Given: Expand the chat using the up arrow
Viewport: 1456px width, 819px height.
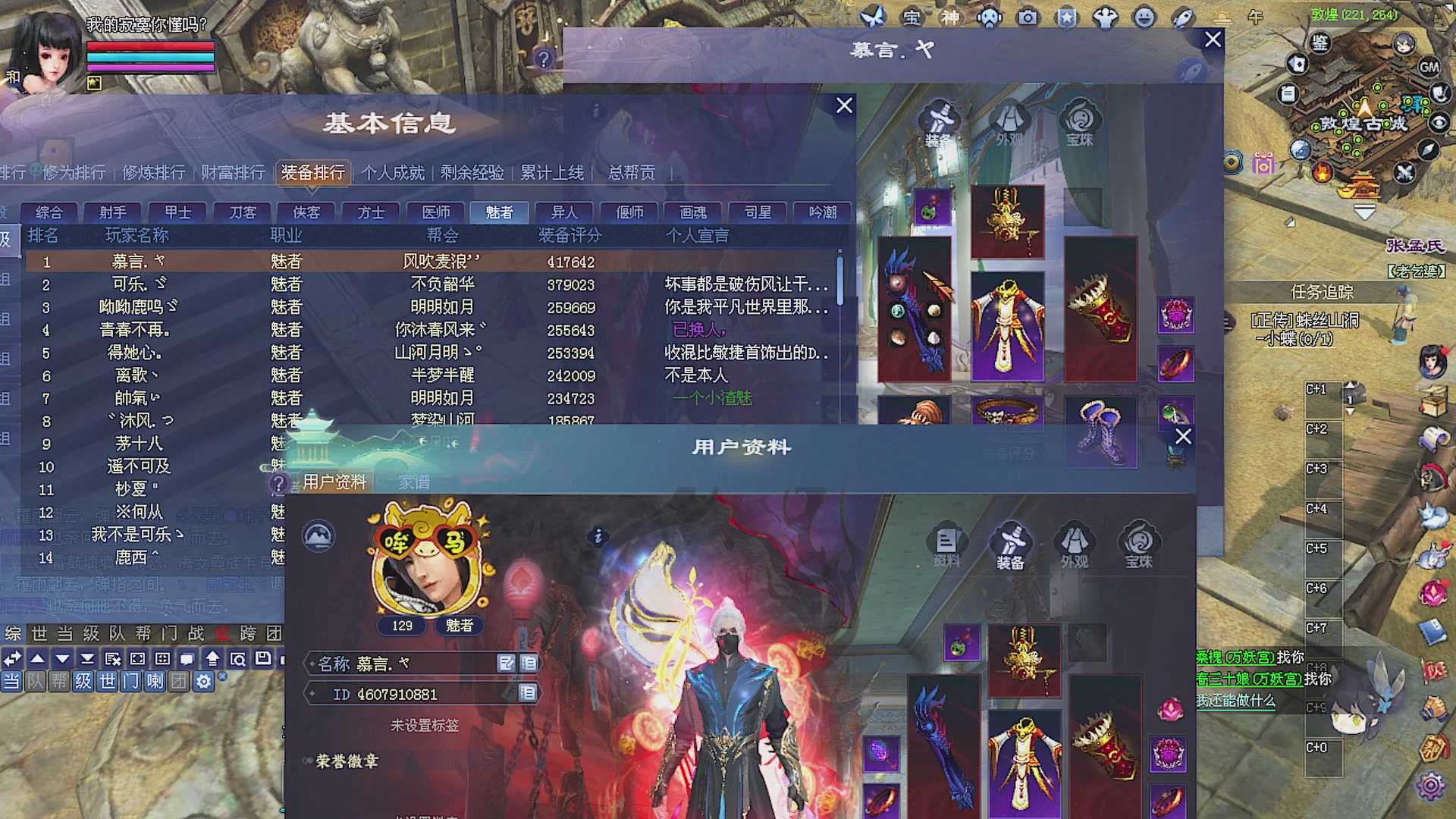Looking at the screenshot, I should click(x=37, y=659).
